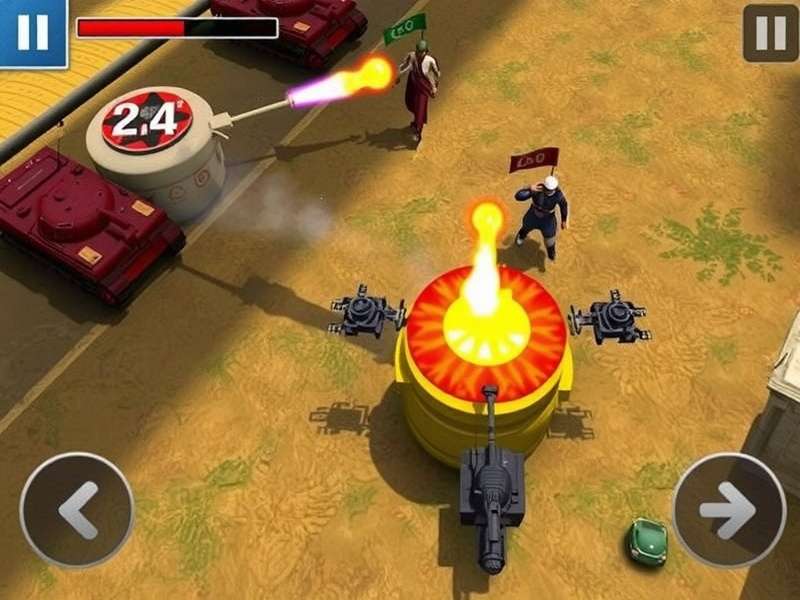Tap the blue pause button
Viewport: 800px width, 600px height.
tap(32, 31)
